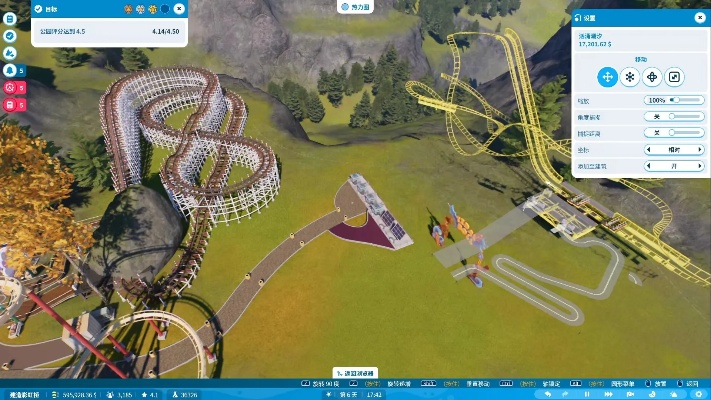Open the checkmark objectives icon on left sidebar
The image size is (711, 400).
click(x=9, y=35)
